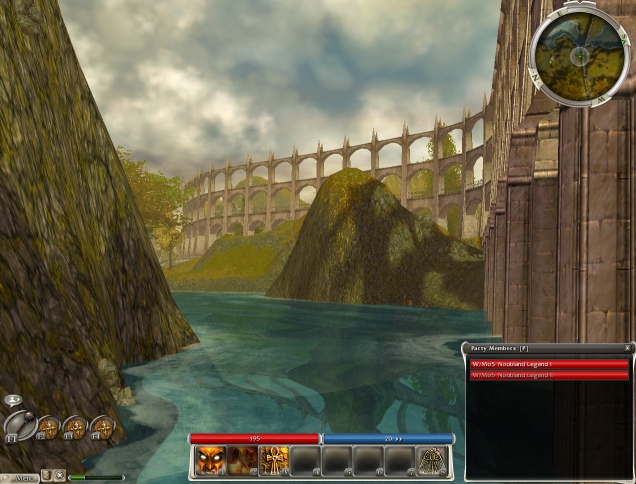Select the F1 weapon set

pos(20,424)
